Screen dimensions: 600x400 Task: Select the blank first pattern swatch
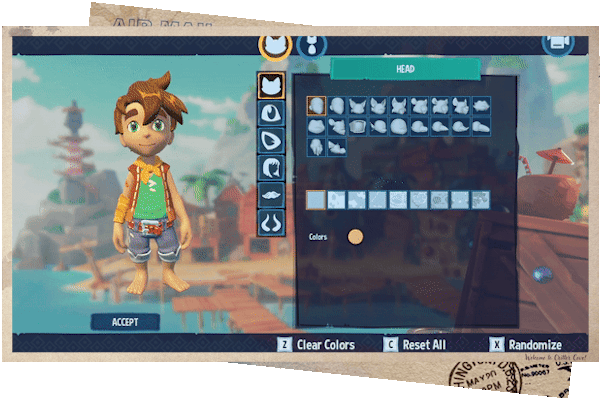tap(316, 200)
